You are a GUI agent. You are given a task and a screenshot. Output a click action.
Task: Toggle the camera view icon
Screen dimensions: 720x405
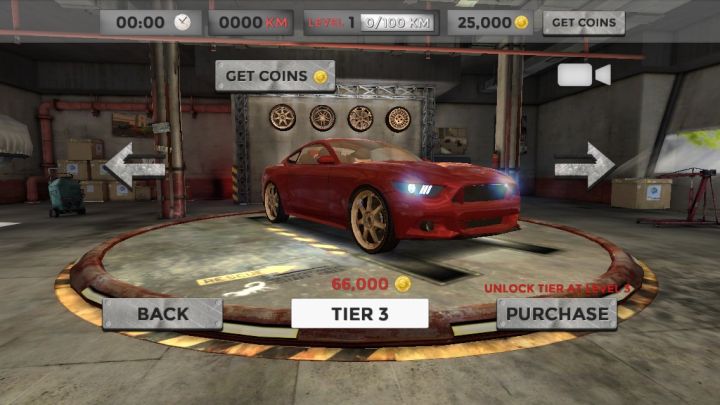(x=584, y=76)
